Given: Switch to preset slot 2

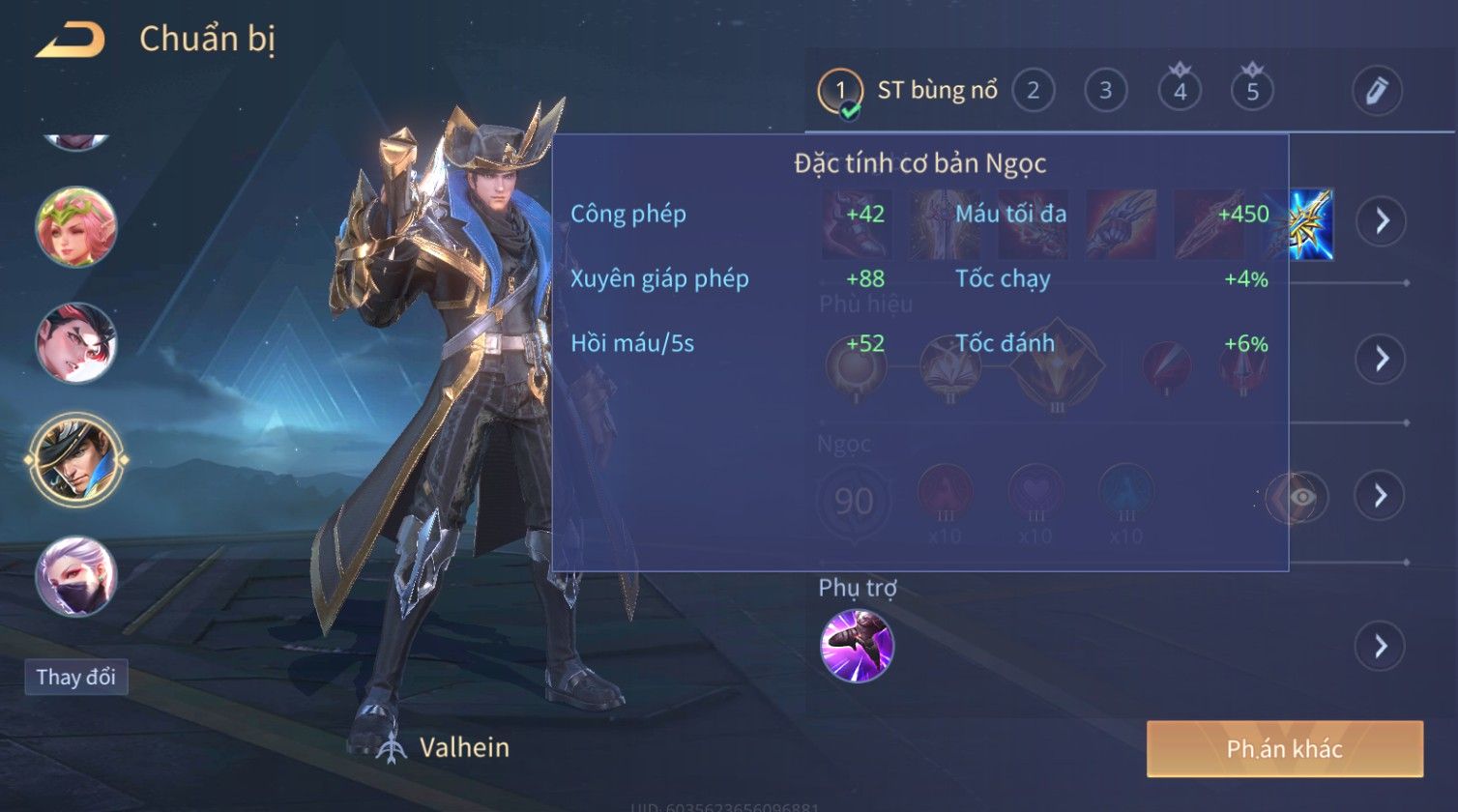Looking at the screenshot, I should (1033, 92).
